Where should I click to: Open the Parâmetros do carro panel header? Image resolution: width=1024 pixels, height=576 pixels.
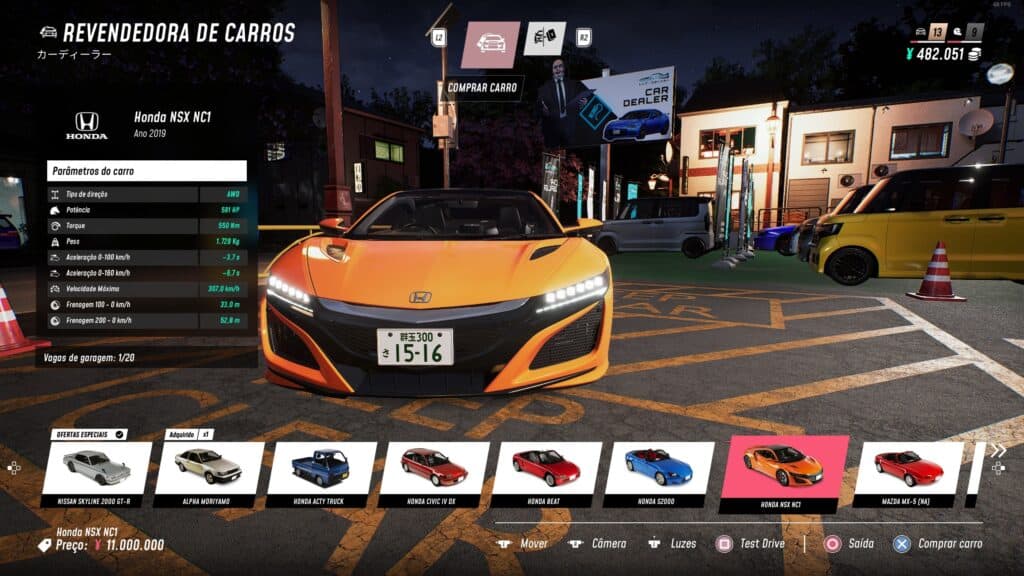tap(146, 171)
